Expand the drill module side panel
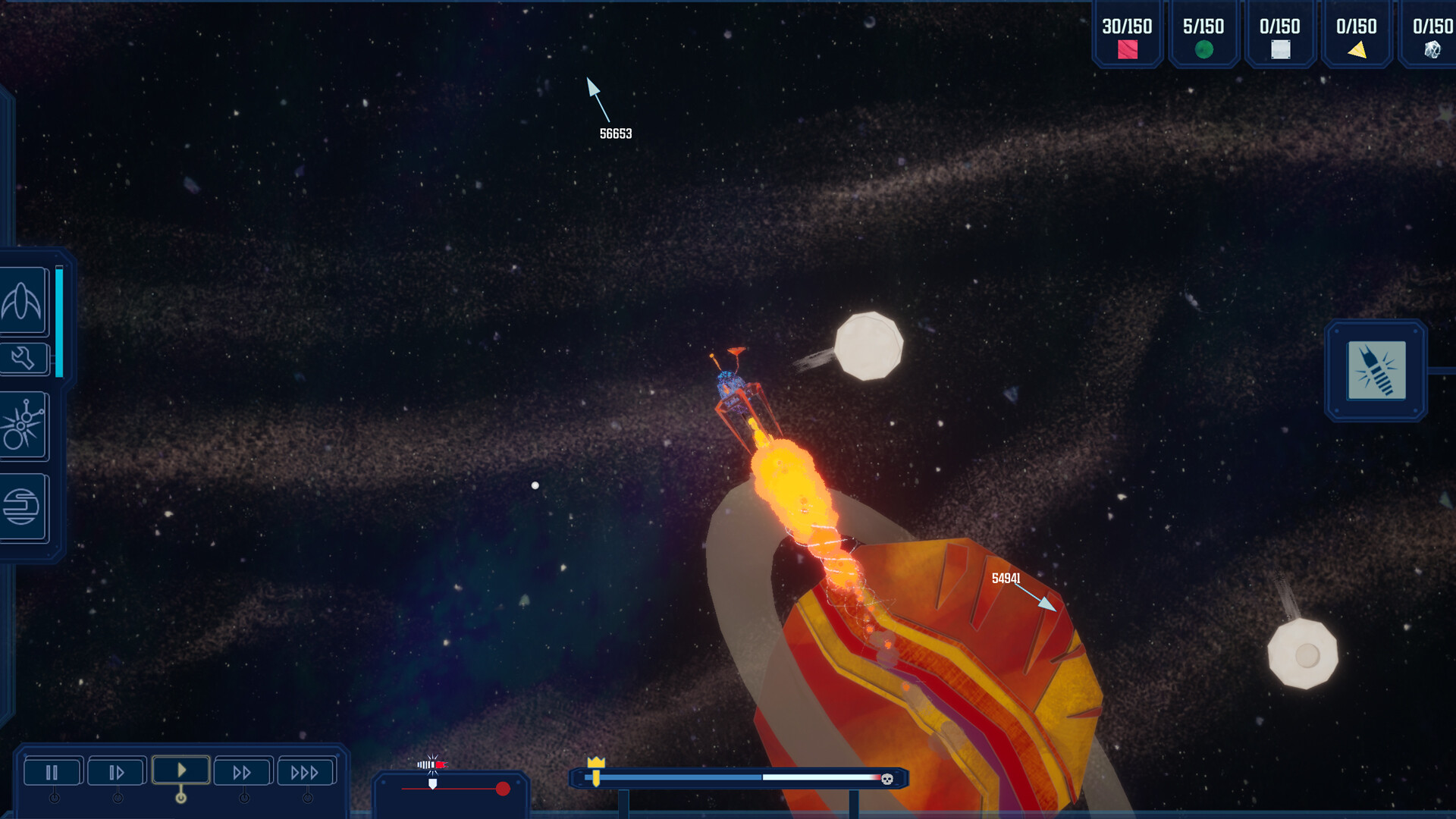The width and height of the screenshot is (1456, 819). pos(1437,372)
